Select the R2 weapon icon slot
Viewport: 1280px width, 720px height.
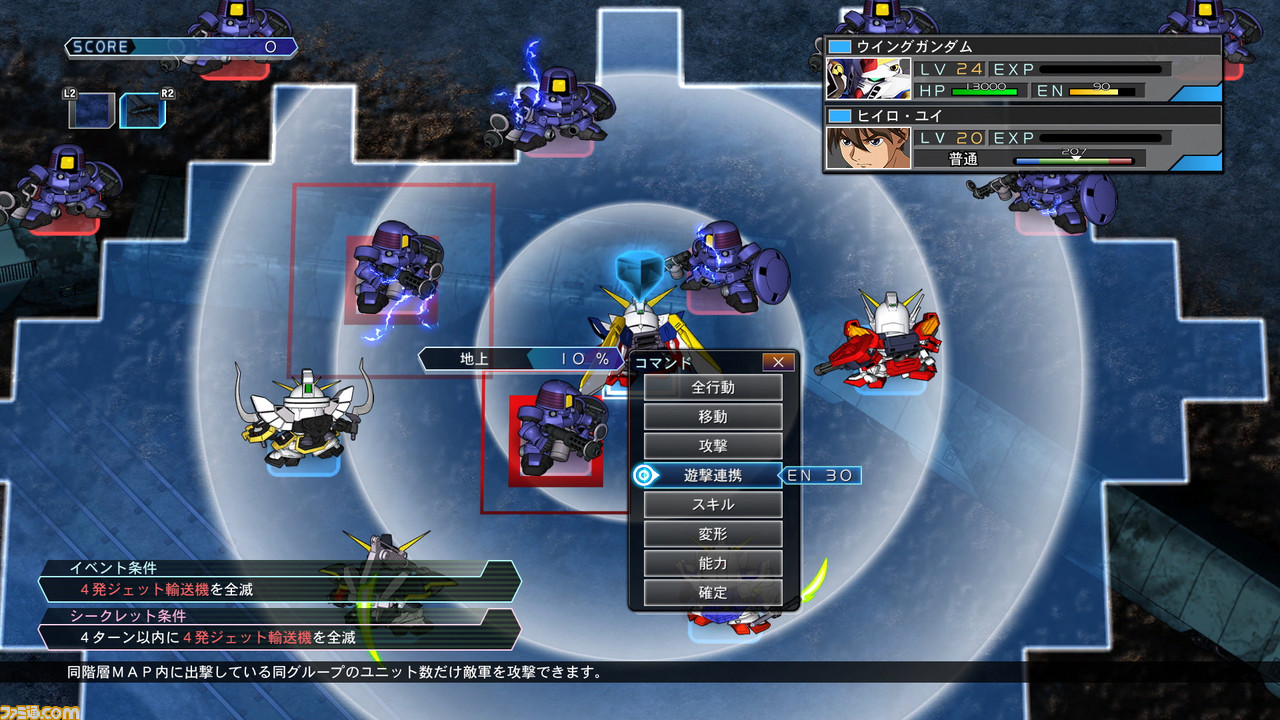(x=141, y=110)
